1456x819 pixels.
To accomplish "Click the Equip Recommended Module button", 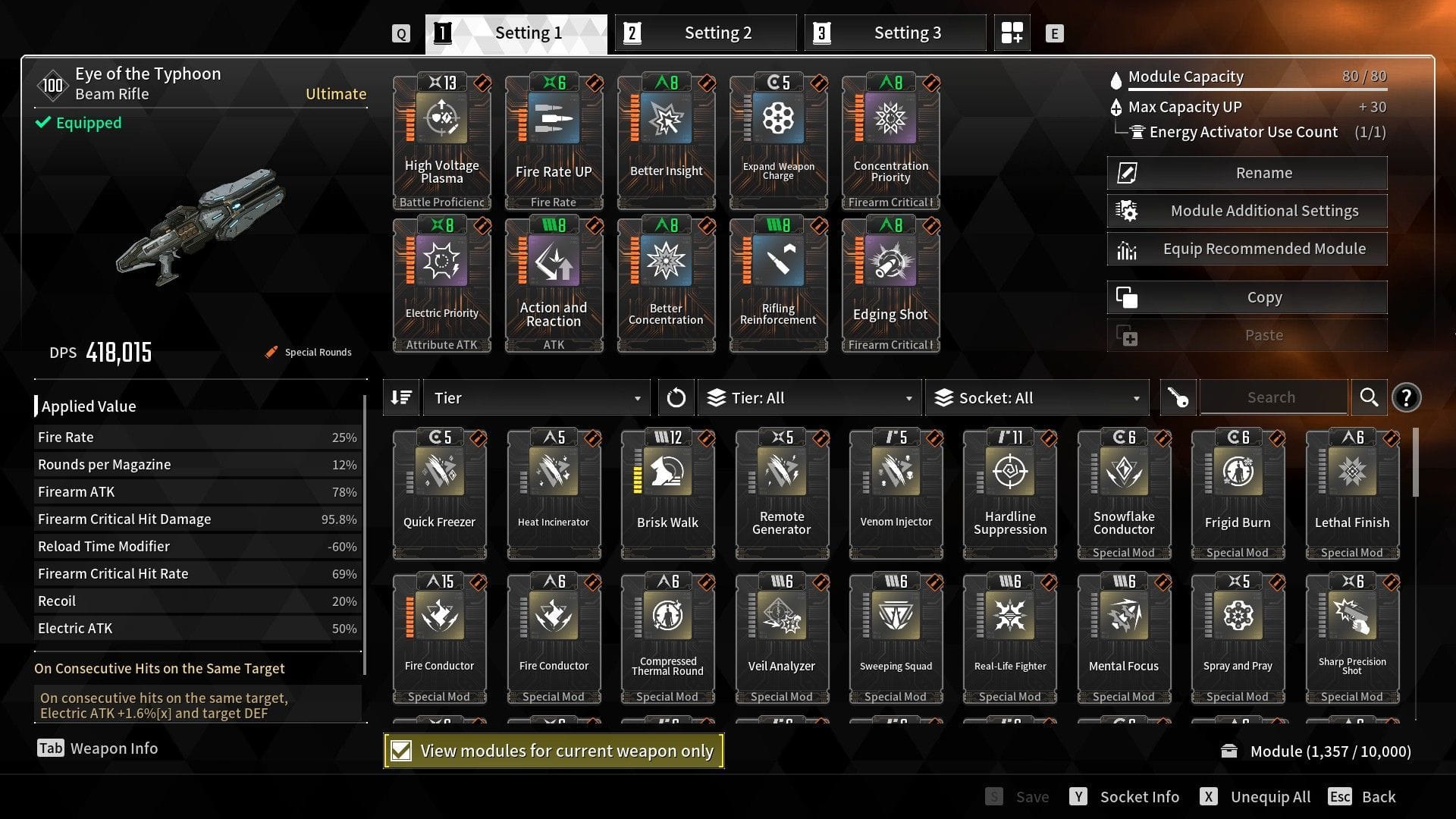I will [1246, 248].
